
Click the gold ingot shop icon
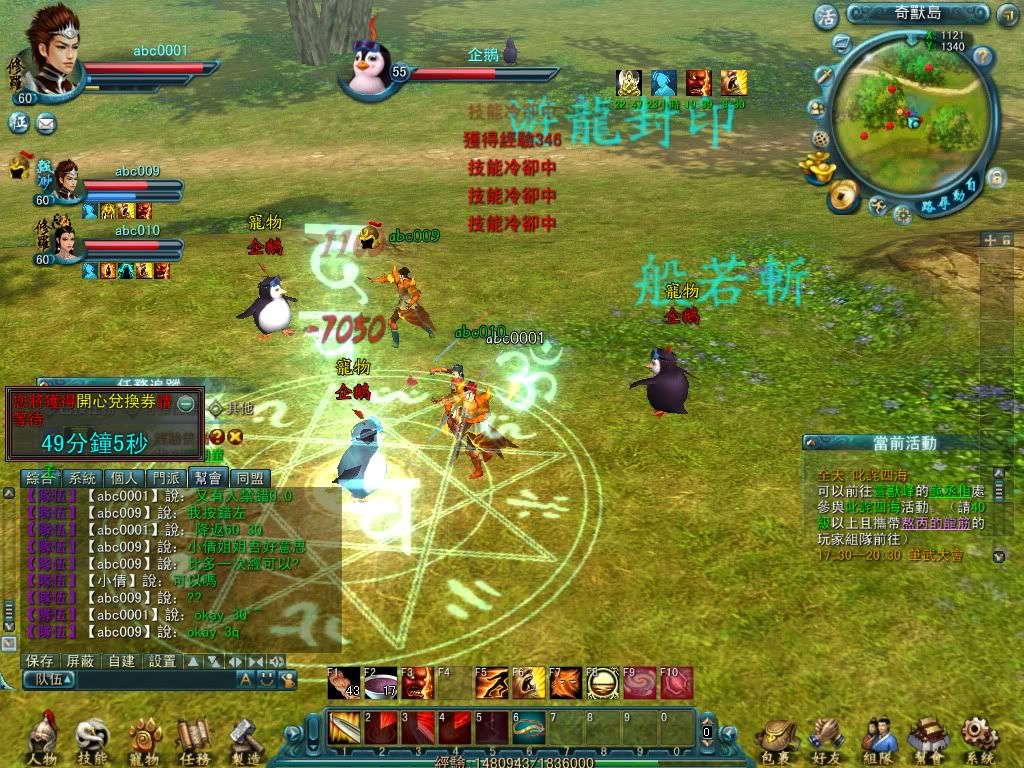821,168
